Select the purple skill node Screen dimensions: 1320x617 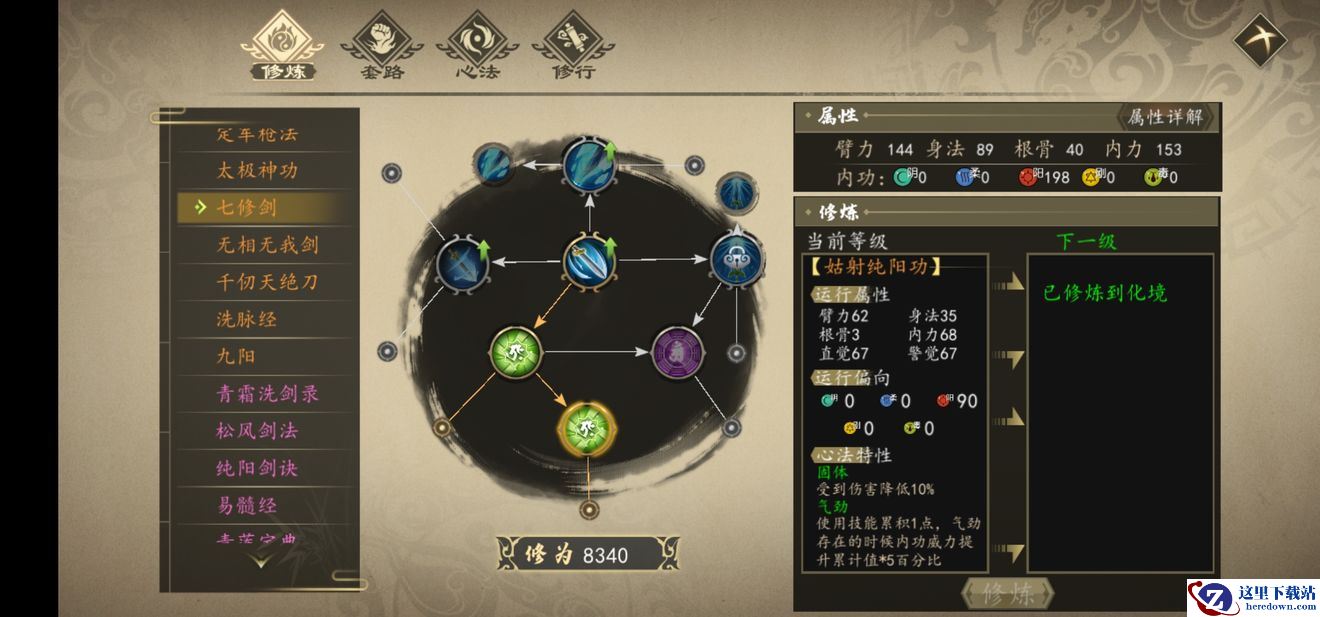coord(677,352)
